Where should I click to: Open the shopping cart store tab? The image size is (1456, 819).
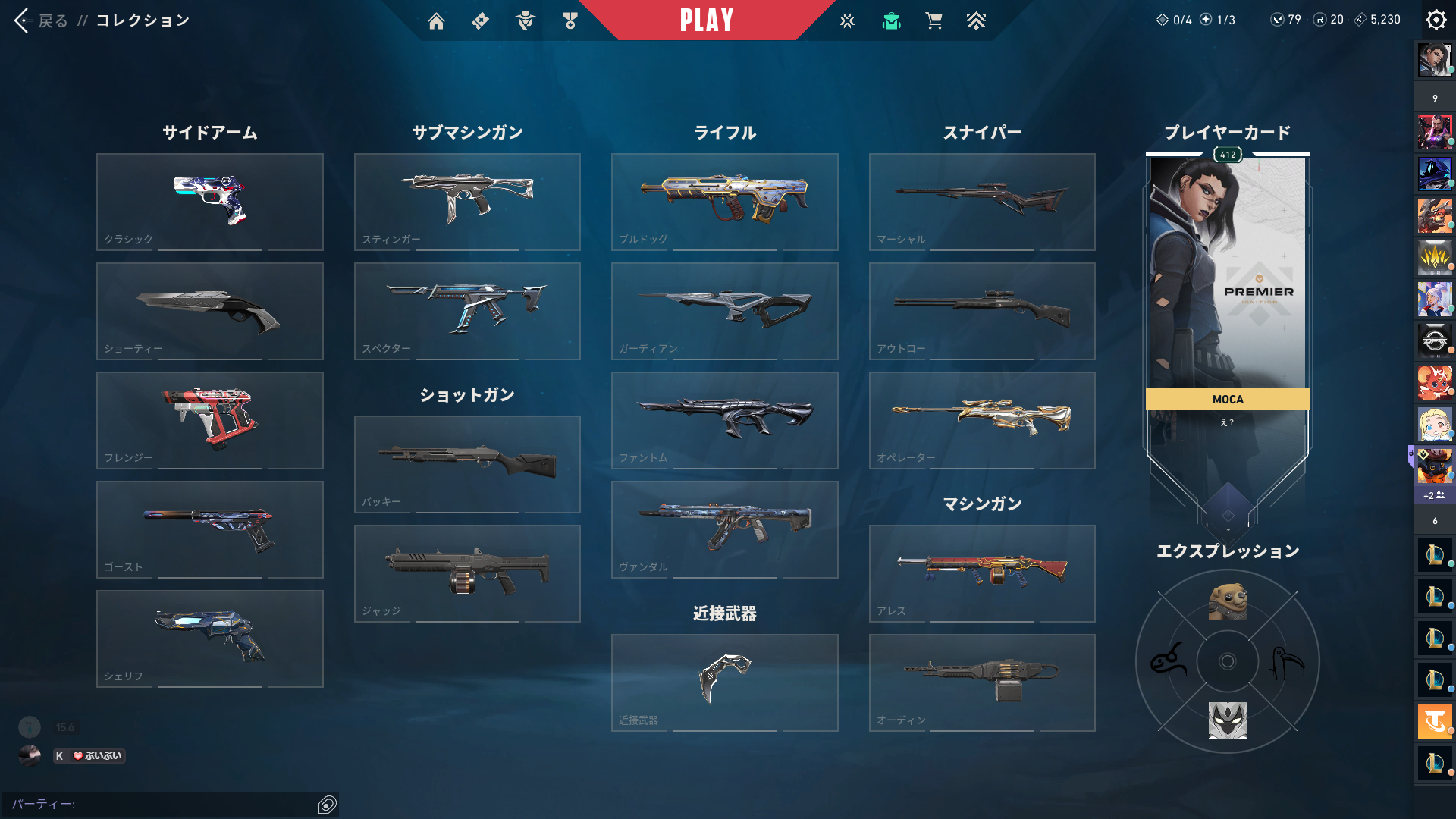934,21
